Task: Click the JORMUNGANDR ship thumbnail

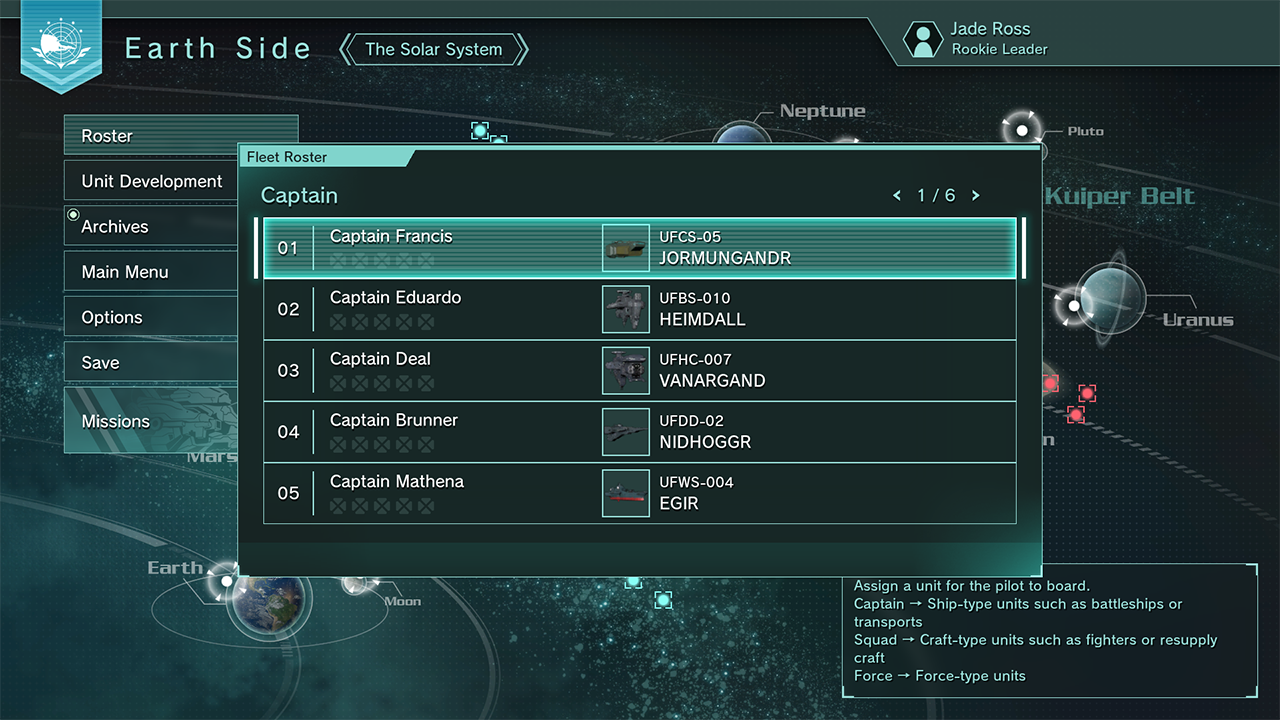Action: click(625, 248)
